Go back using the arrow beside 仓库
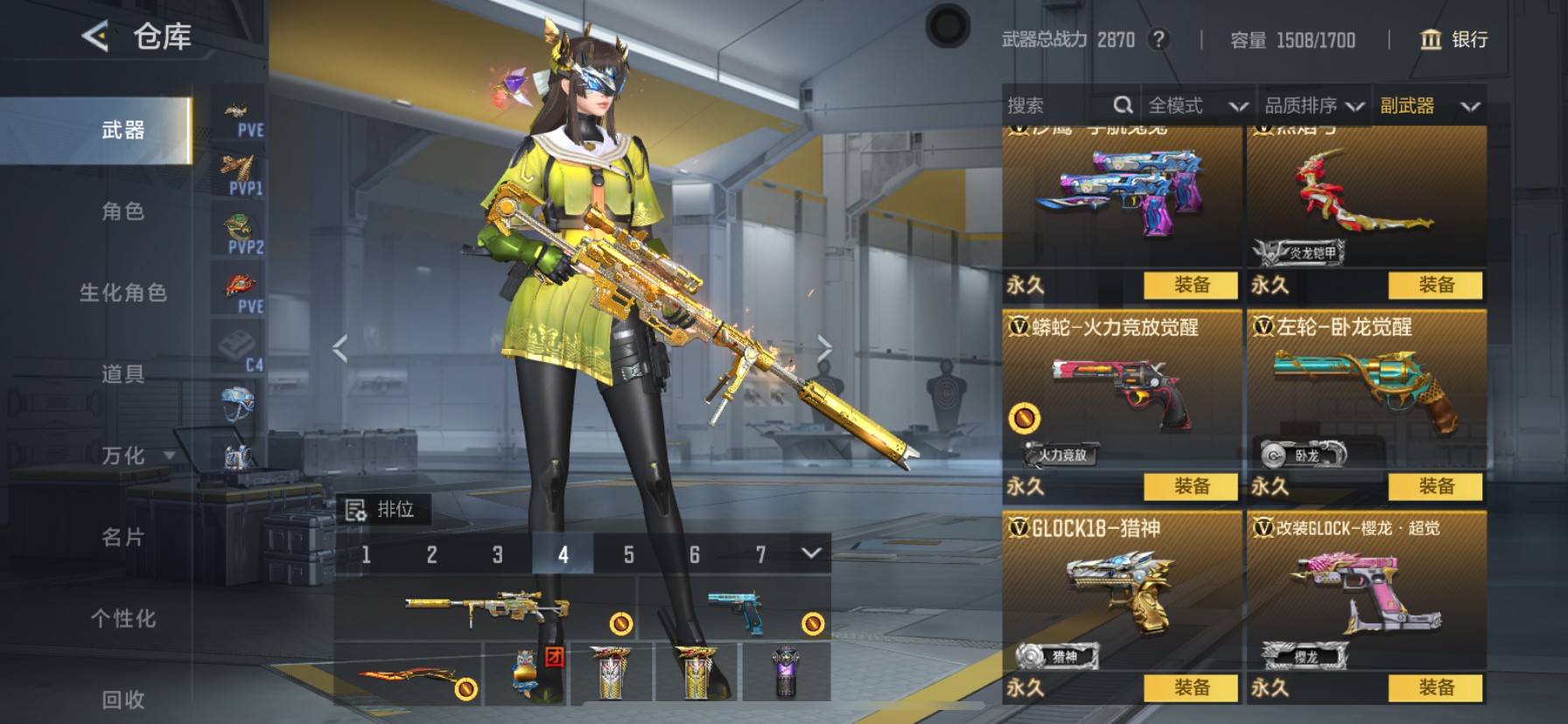Image resolution: width=1568 pixels, height=724 pixels. [x=94, y=37]
